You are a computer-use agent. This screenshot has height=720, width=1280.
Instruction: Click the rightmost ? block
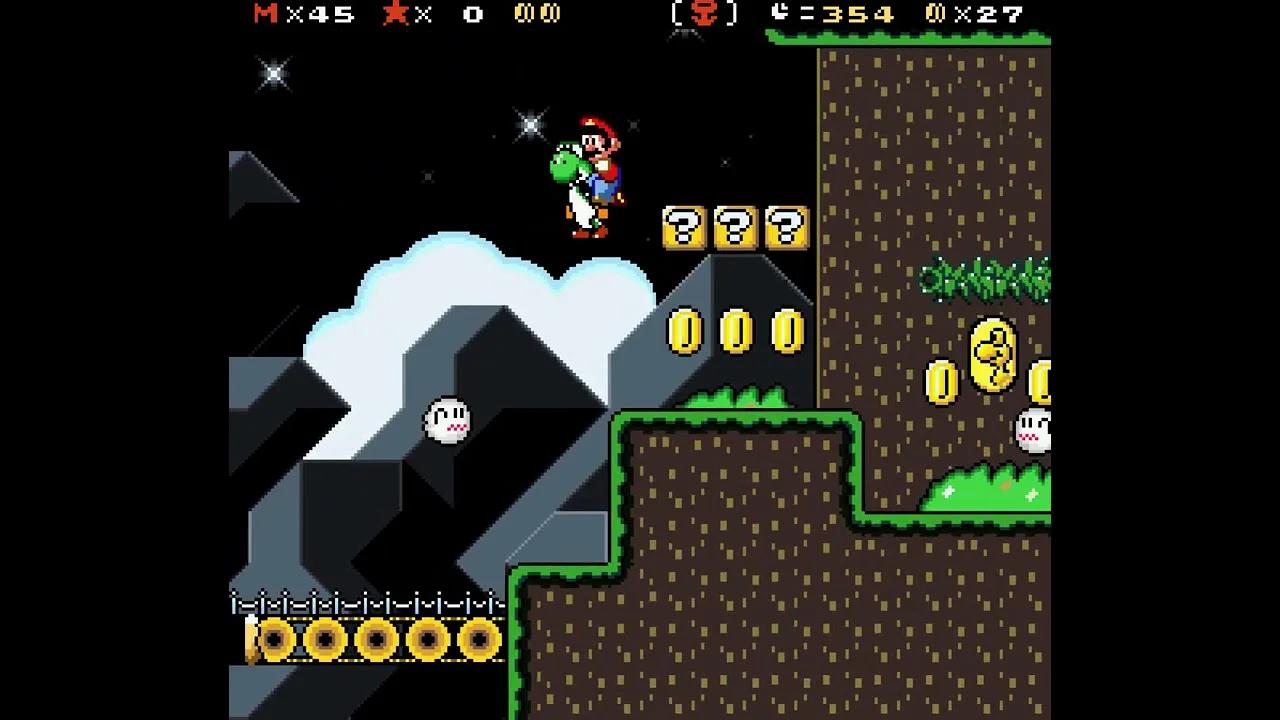point(789,228)
